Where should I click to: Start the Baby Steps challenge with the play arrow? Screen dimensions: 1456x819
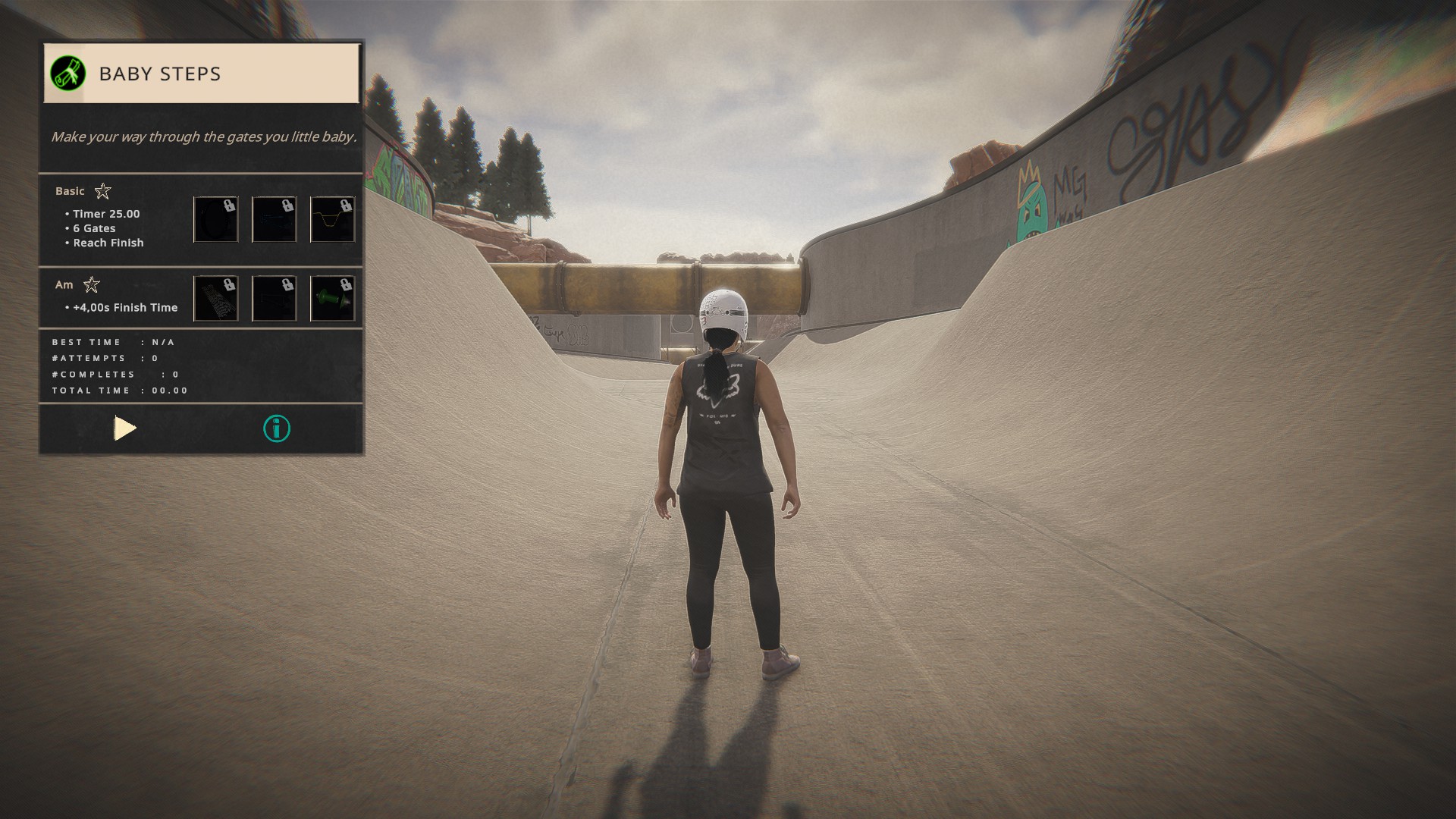point(125,428)
